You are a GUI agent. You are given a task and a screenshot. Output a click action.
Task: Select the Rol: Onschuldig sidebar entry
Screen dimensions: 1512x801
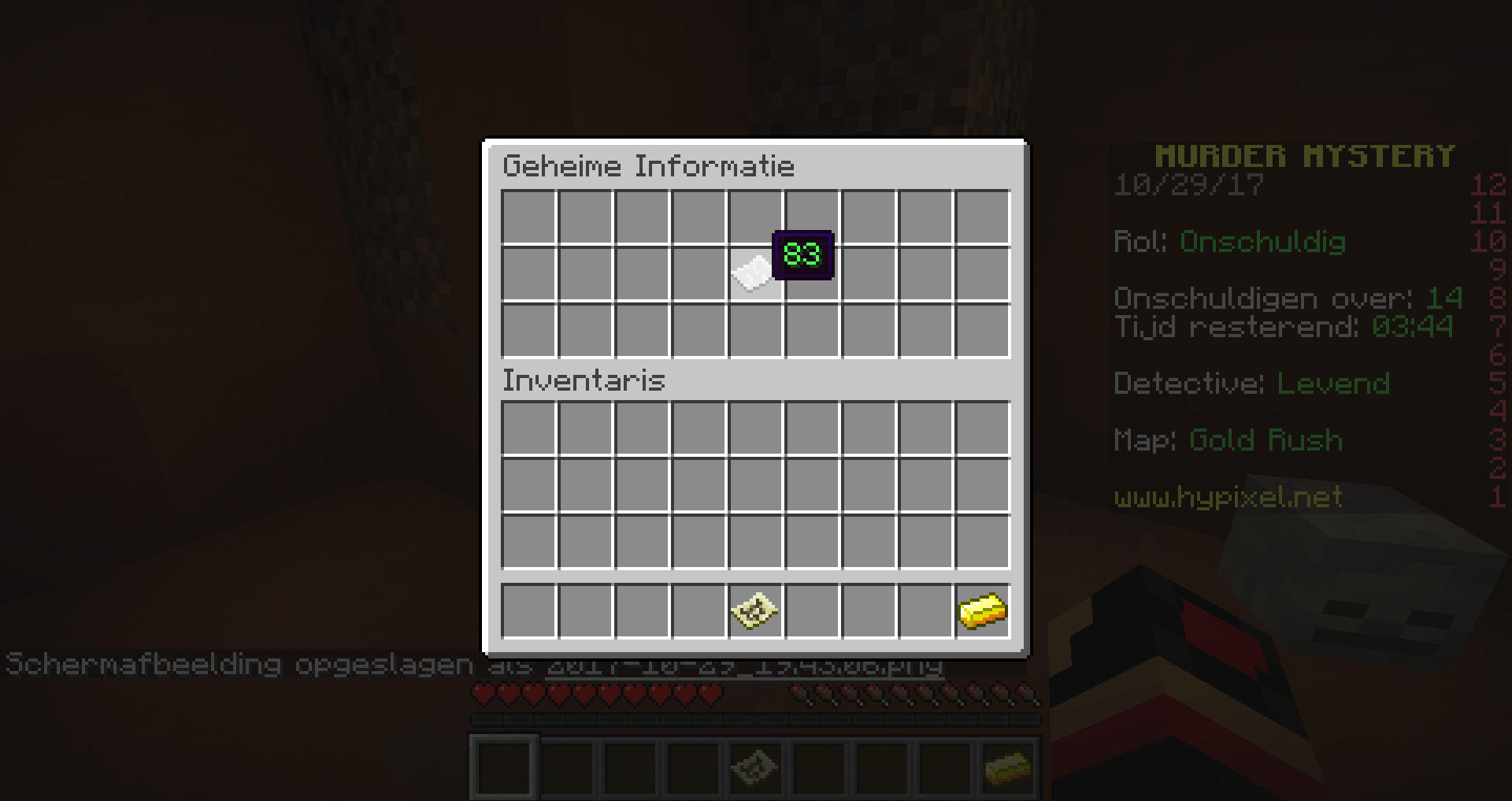point(1230,243)
